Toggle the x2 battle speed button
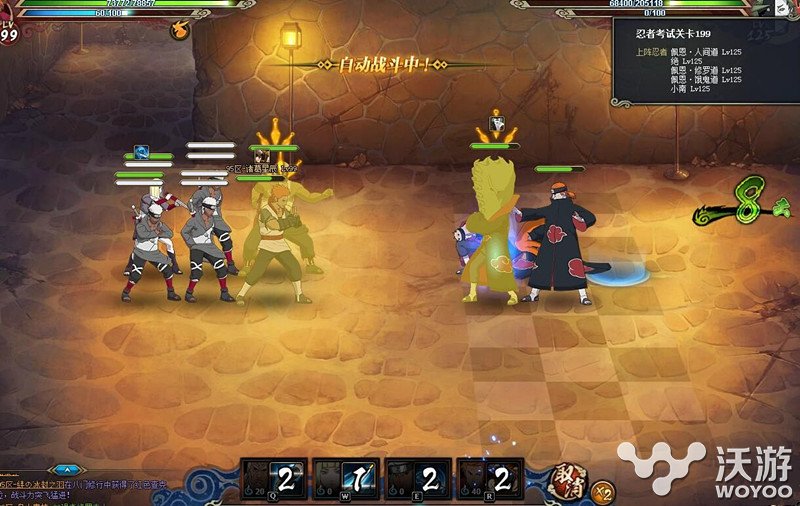This screenshot has height=506, width=800. [602, 491]
